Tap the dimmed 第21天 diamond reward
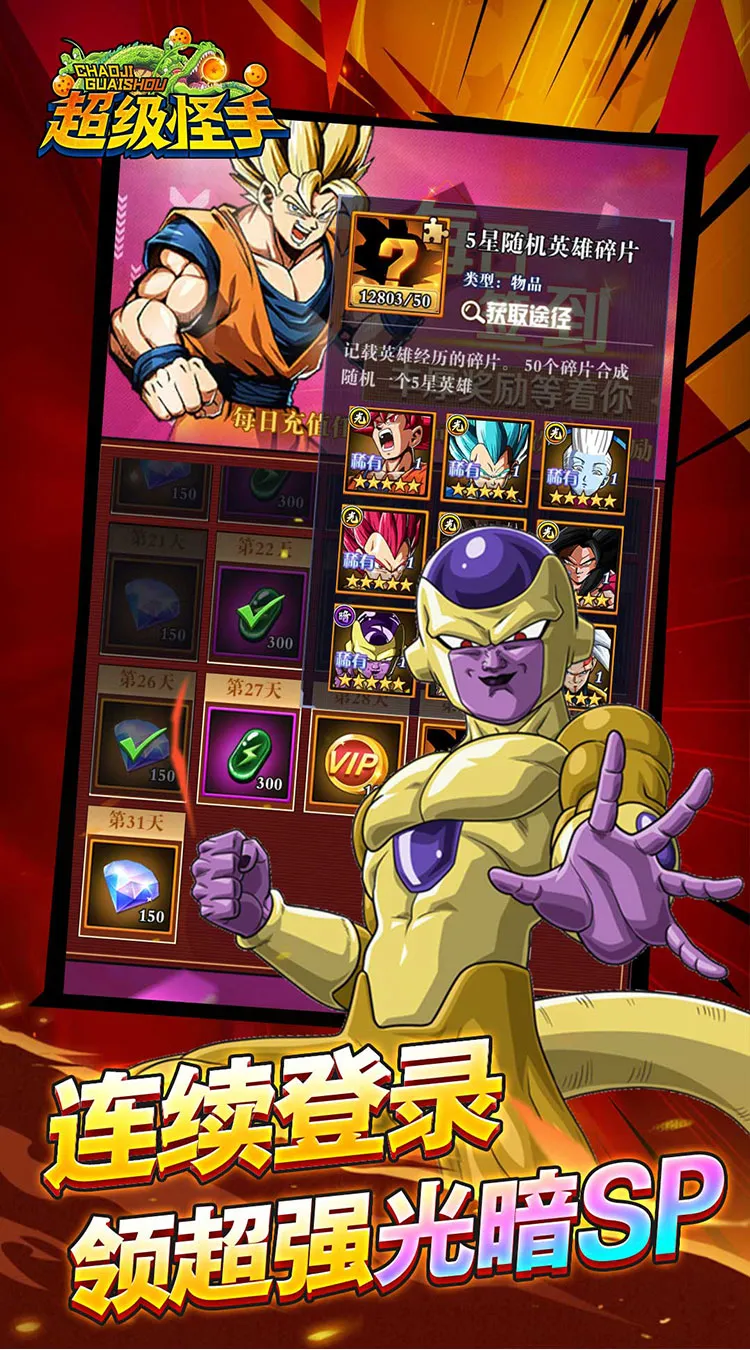 (155, 600)
